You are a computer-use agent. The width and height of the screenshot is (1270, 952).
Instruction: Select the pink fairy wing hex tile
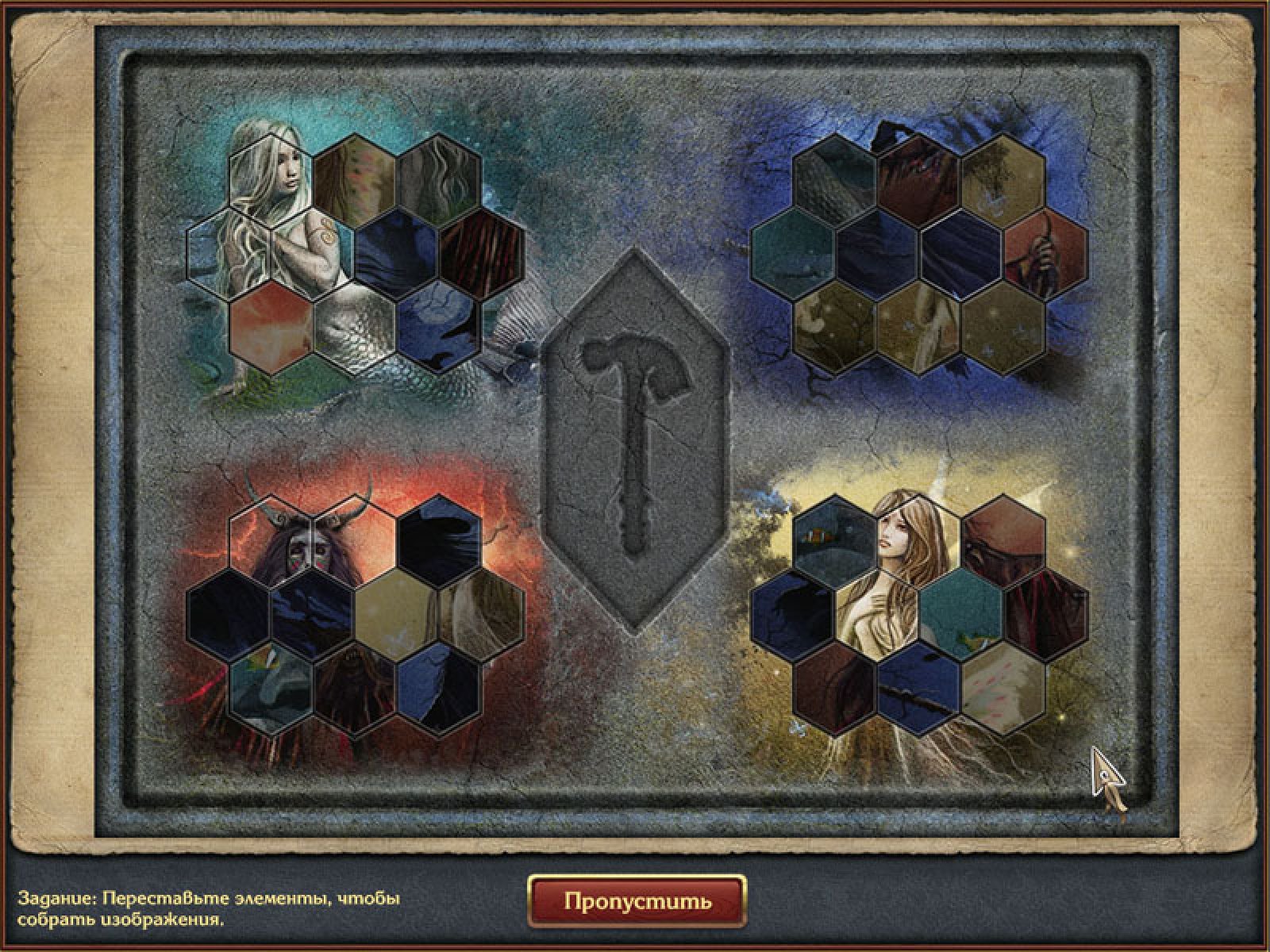(x=1003, y=684)
